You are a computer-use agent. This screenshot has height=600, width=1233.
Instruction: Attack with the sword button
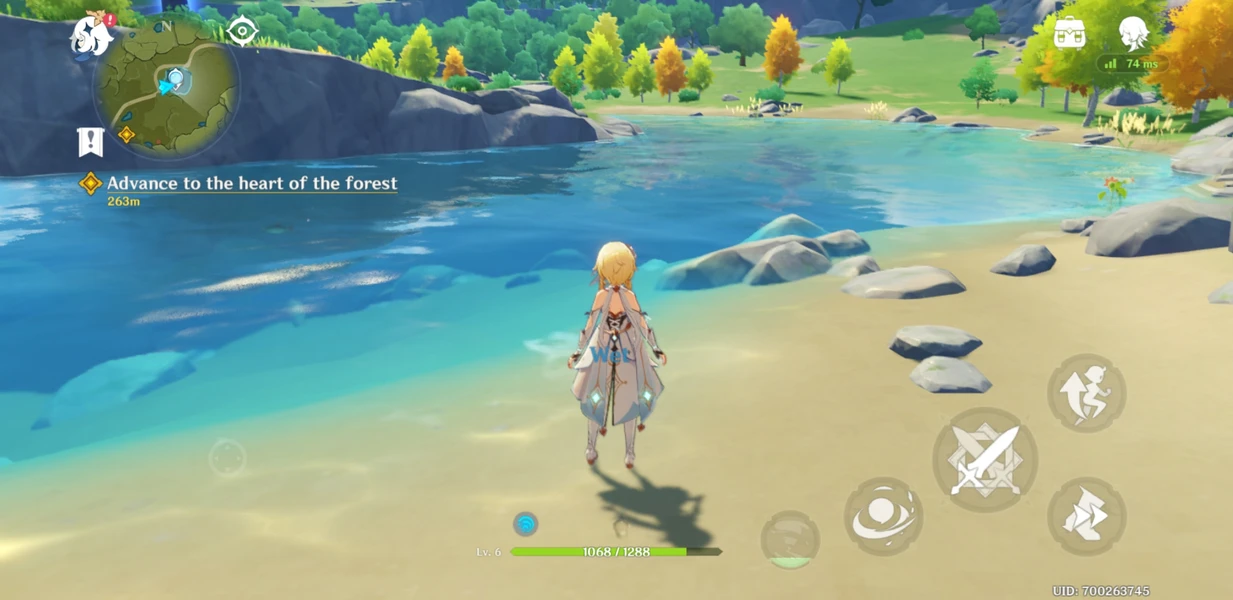tap(985, 460)
